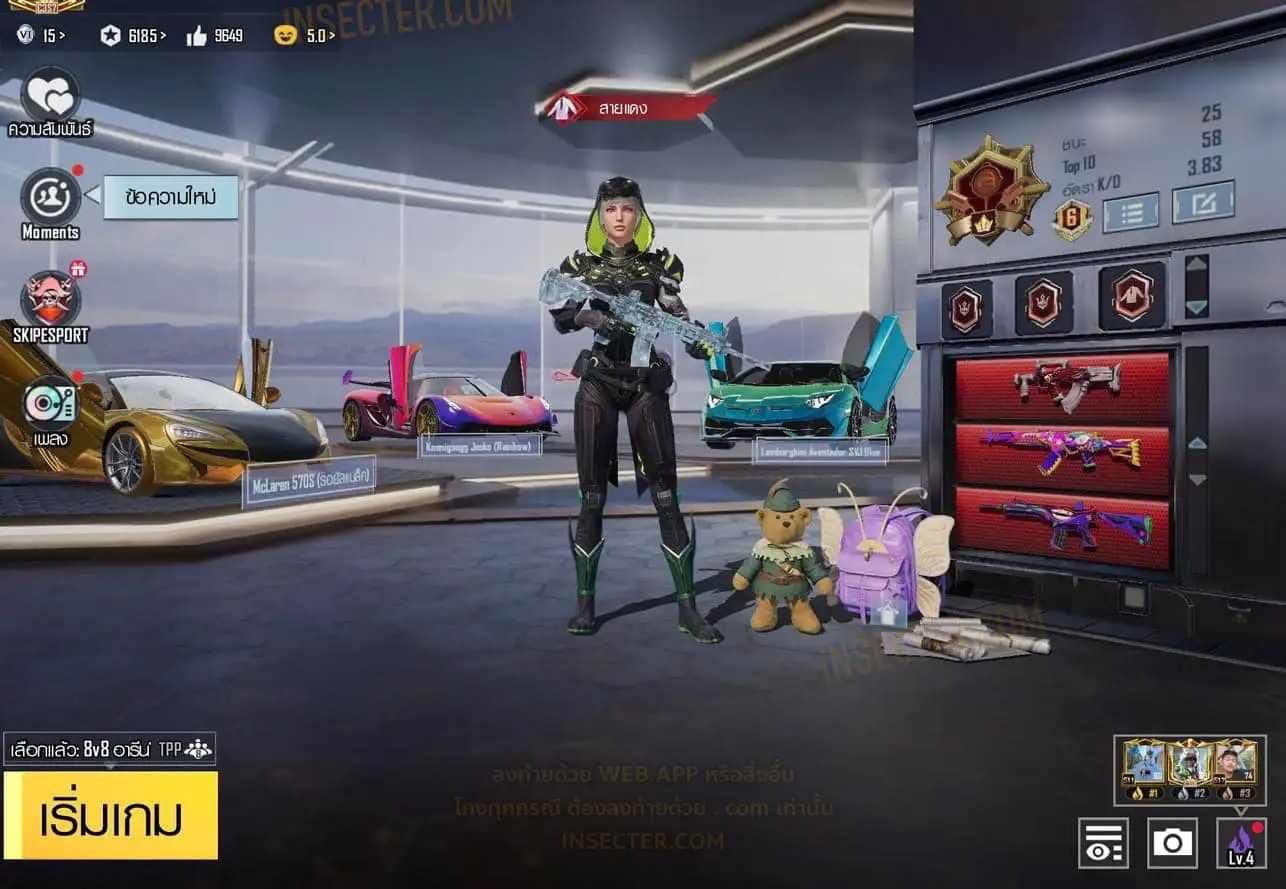Viewport: 1286px width, 889px height.
Task: Open the screenshot camera button
Action: [1172, 842]
